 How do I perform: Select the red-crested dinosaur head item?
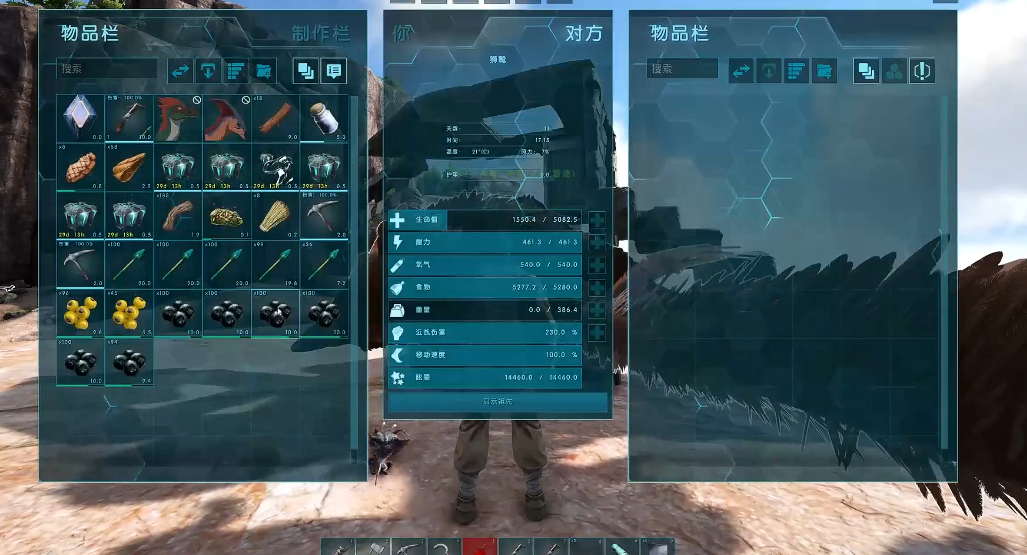coord(177,118)
